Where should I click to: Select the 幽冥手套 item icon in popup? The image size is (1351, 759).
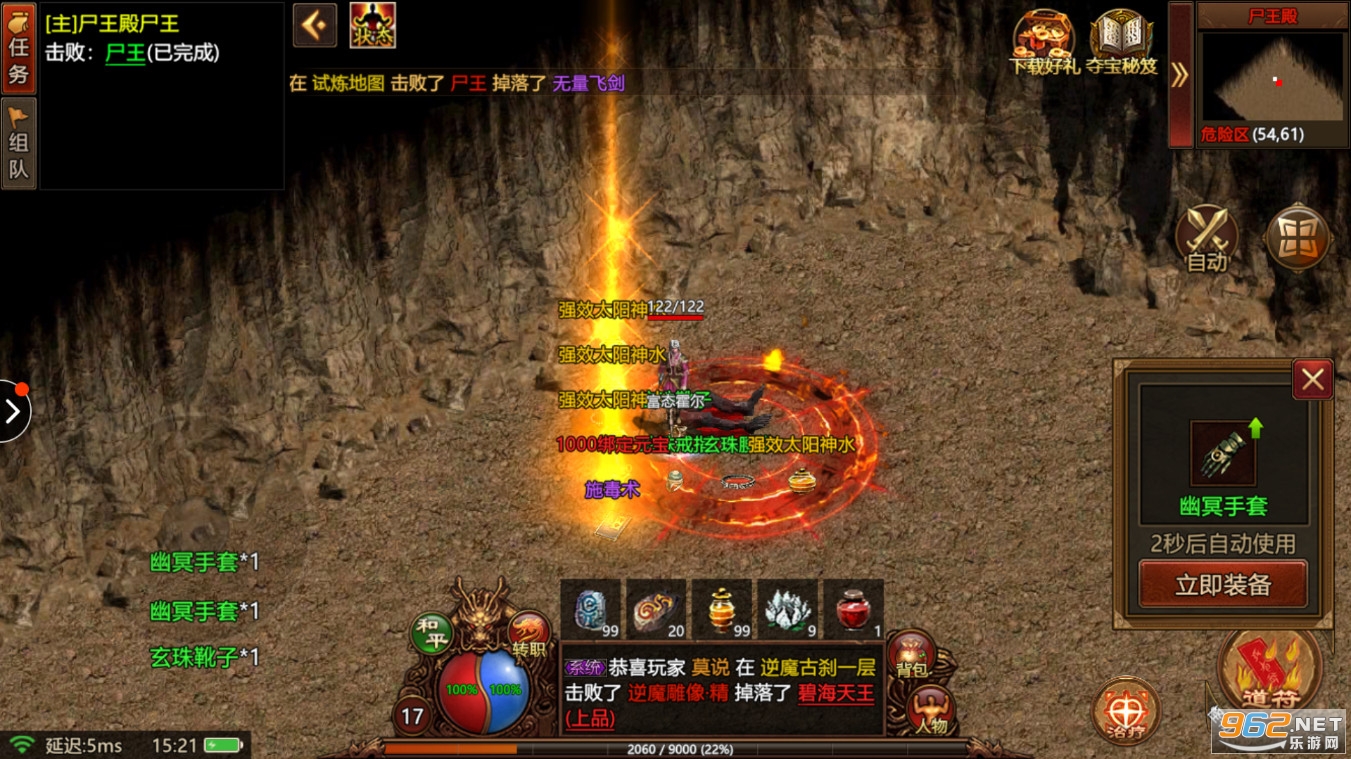[x=1222, y=453]
